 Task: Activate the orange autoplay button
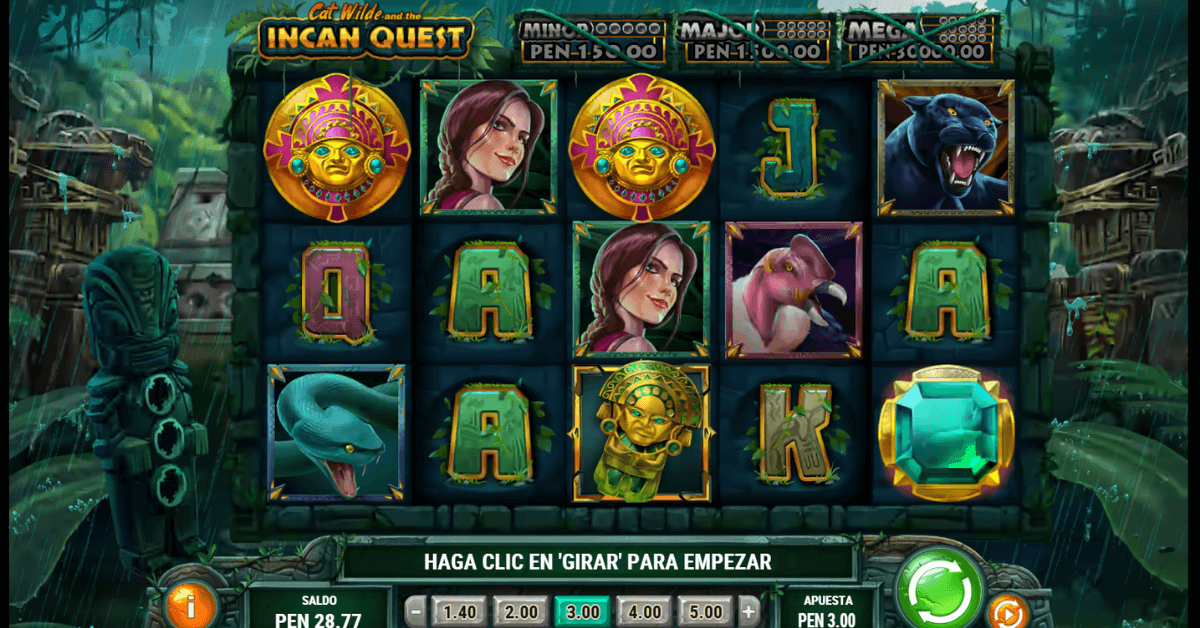click(1008, 609)
